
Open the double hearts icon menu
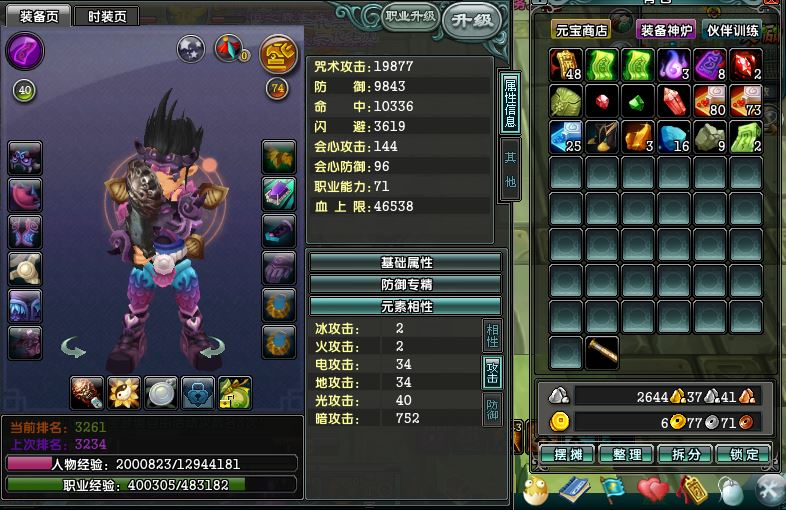point(651,490)
